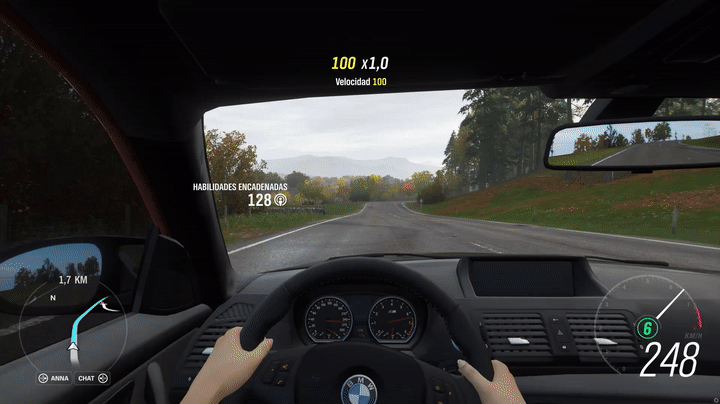Open the ANNA assistant shortcut

click(x=55, y=378)
